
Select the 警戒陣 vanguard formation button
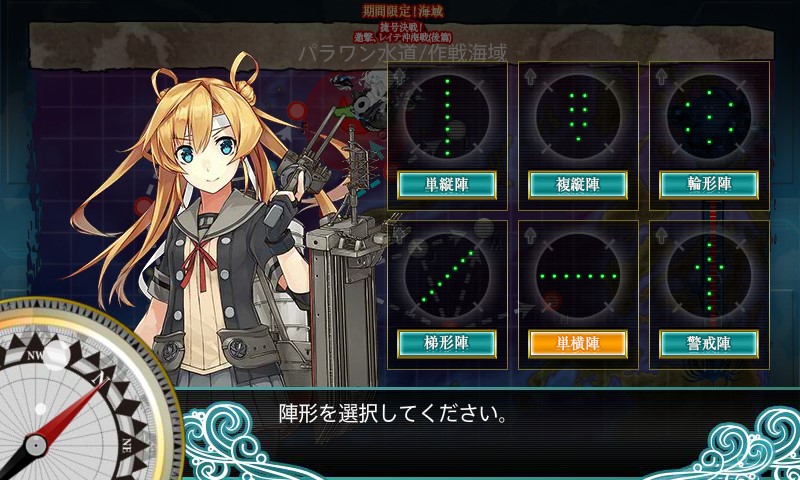[709, 343]
